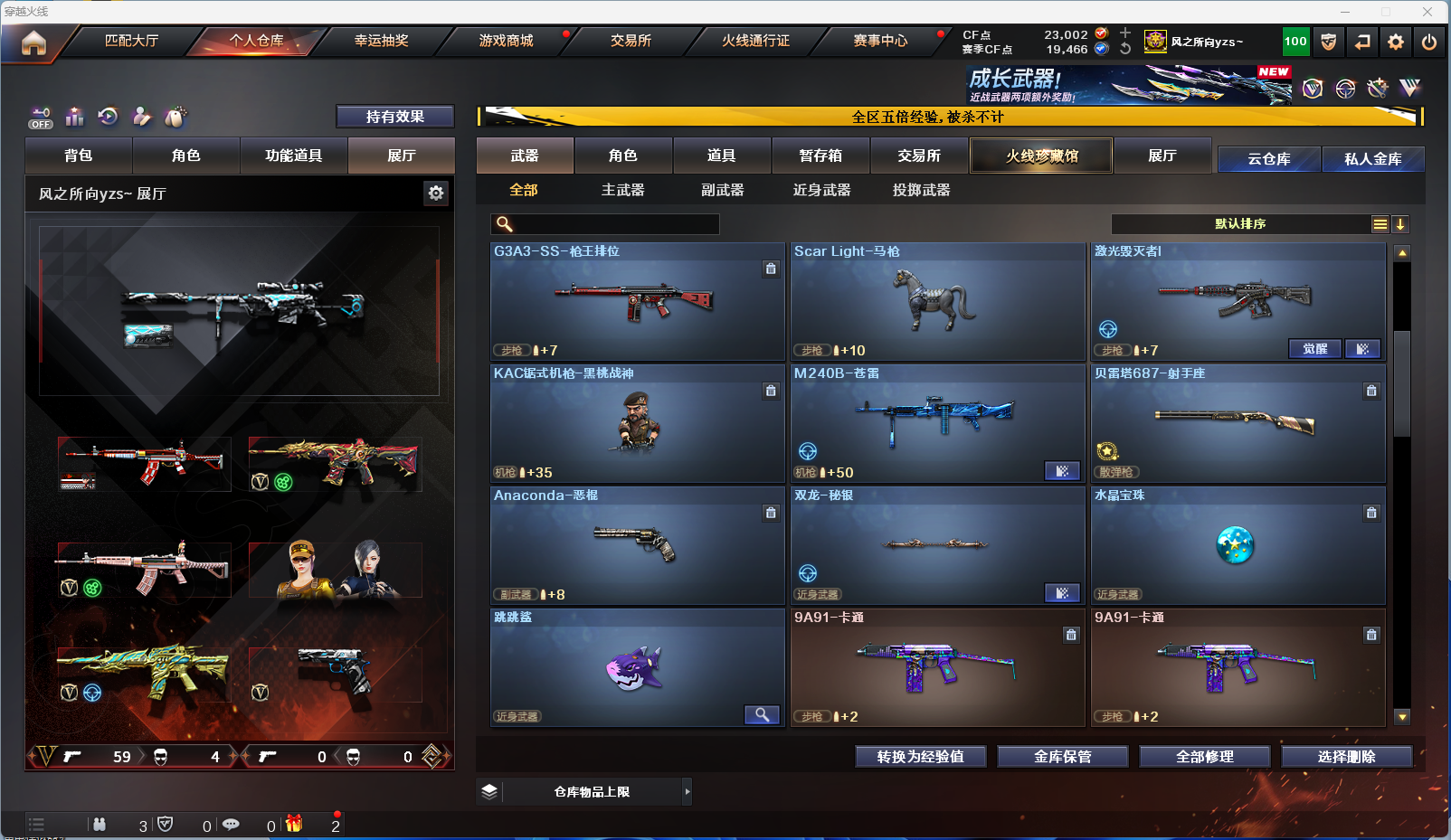1451x840 pixels.
Task: Close the game window
Action: tap(1427, 12)
